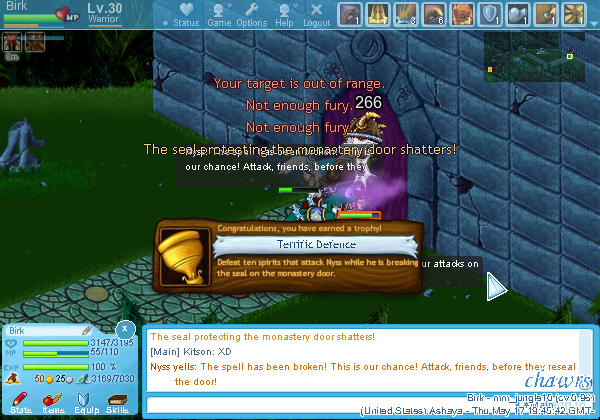Advance dialogue with the white arrow
The image size is (600, 420).
click(496, 288)
